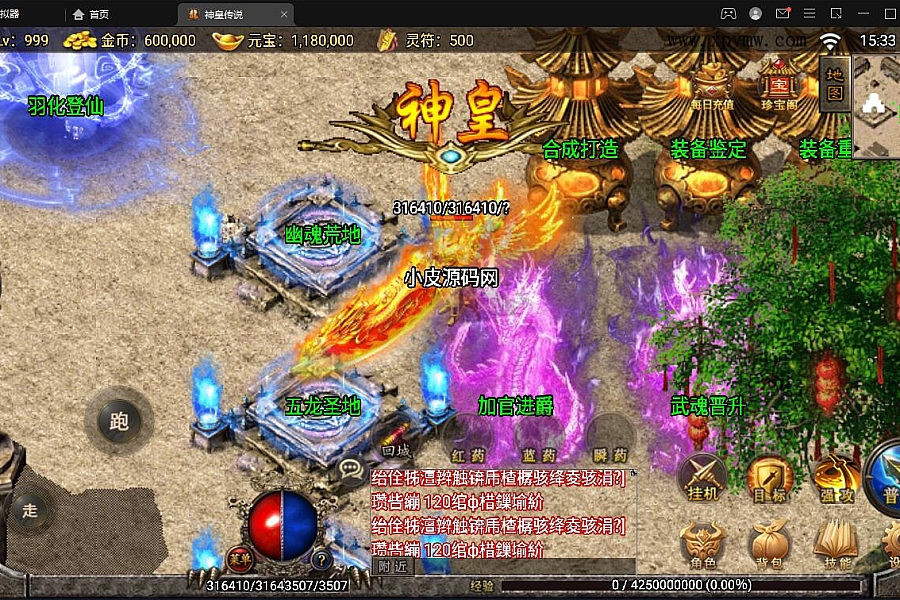This screenshot has width=900, height=600.
Task: Open the emulator mail envelope icon
Action: tap(783, 14)
